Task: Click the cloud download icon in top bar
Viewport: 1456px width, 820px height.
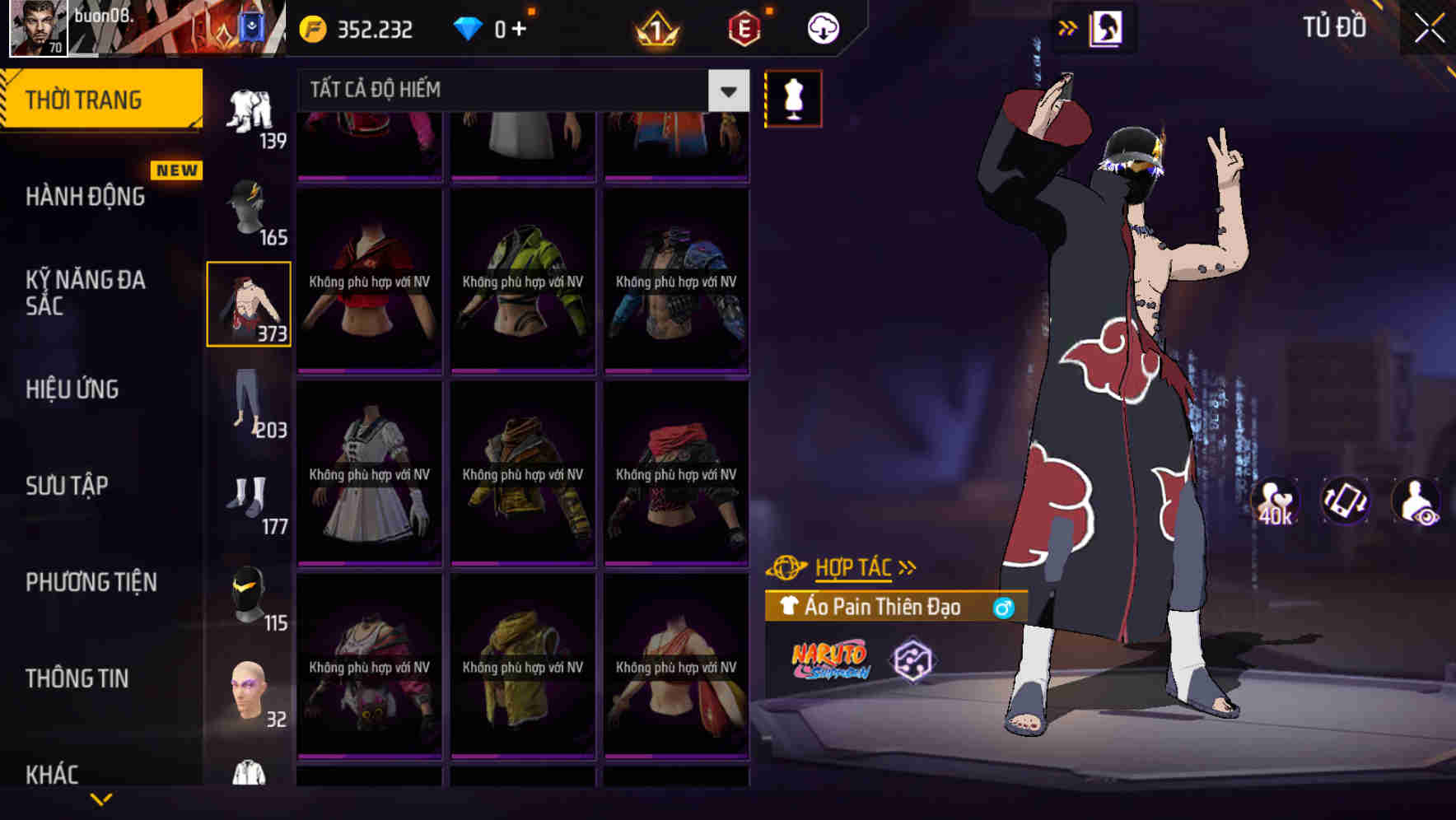Action: click(x=822, y=27)
